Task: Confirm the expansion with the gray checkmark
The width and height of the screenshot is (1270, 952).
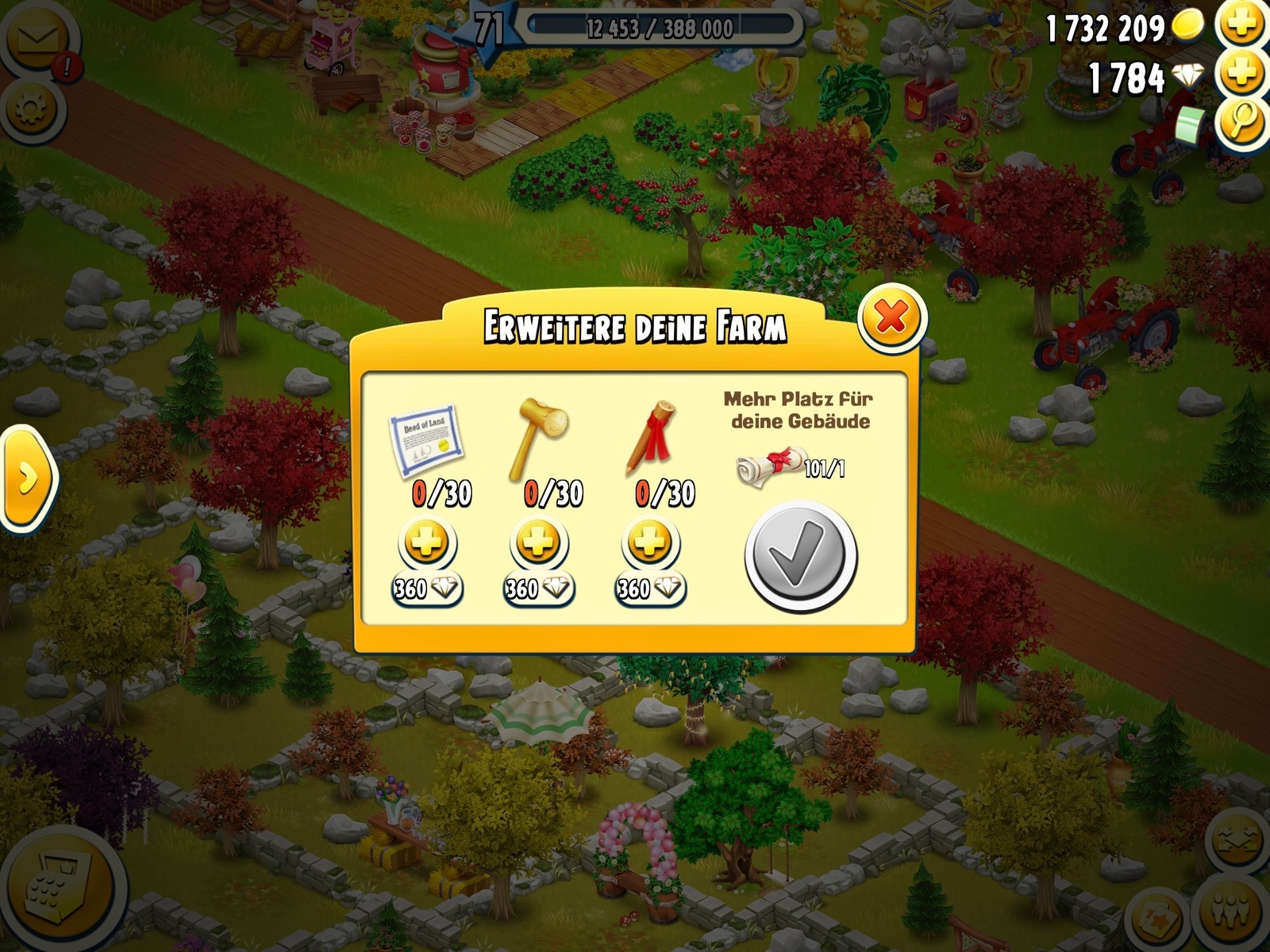Action: [x=800, y=557]
